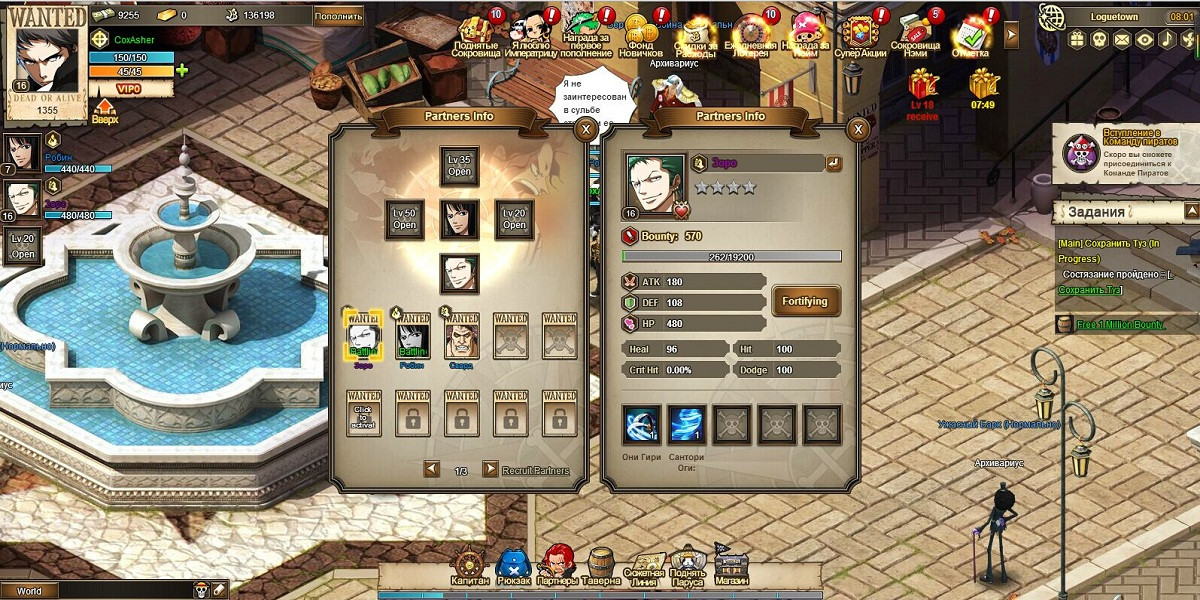Open the Отметка daily check-in icon

coord(970,36)
